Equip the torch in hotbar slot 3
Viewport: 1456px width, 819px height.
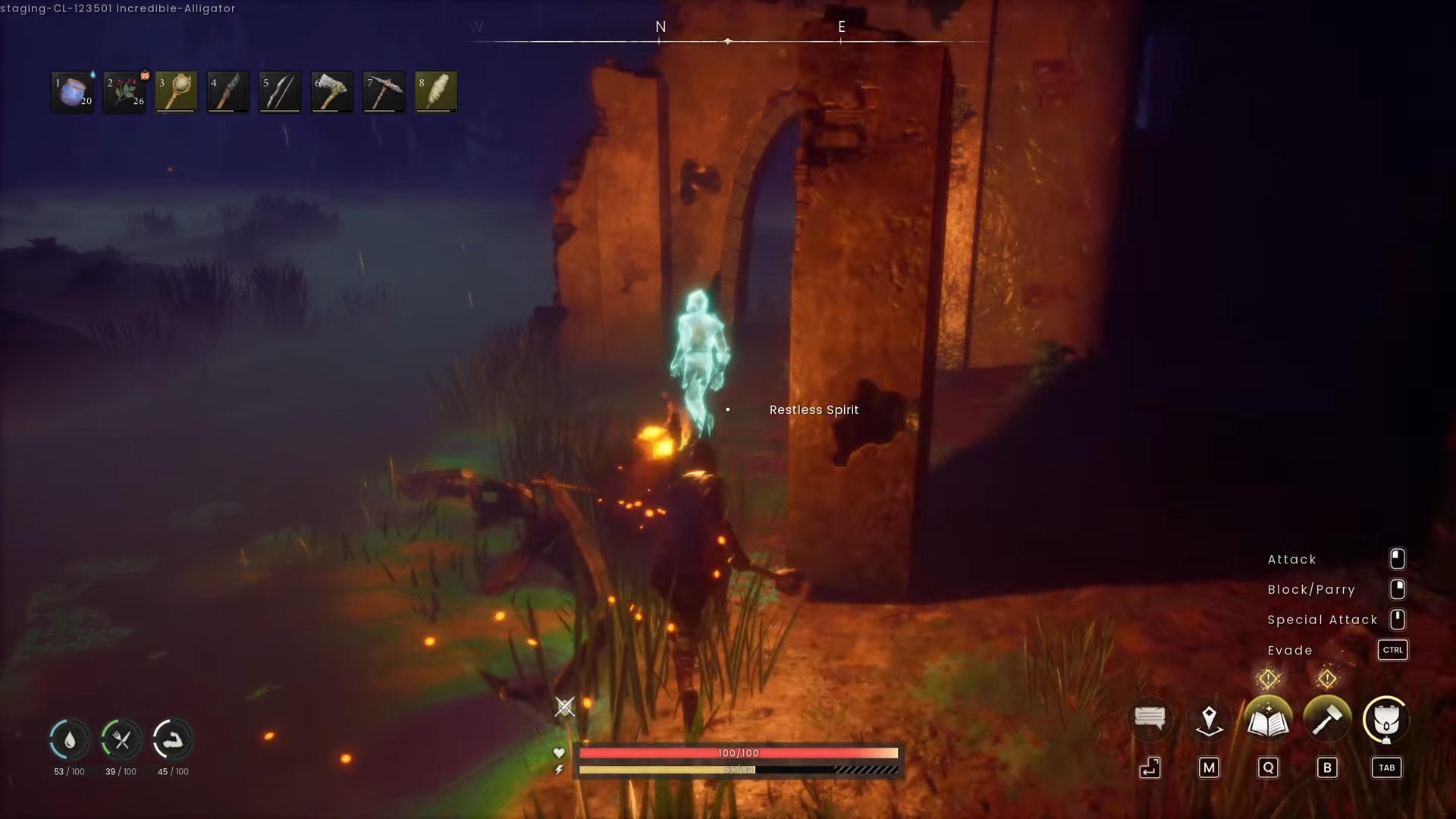click(x=175, y=91)
